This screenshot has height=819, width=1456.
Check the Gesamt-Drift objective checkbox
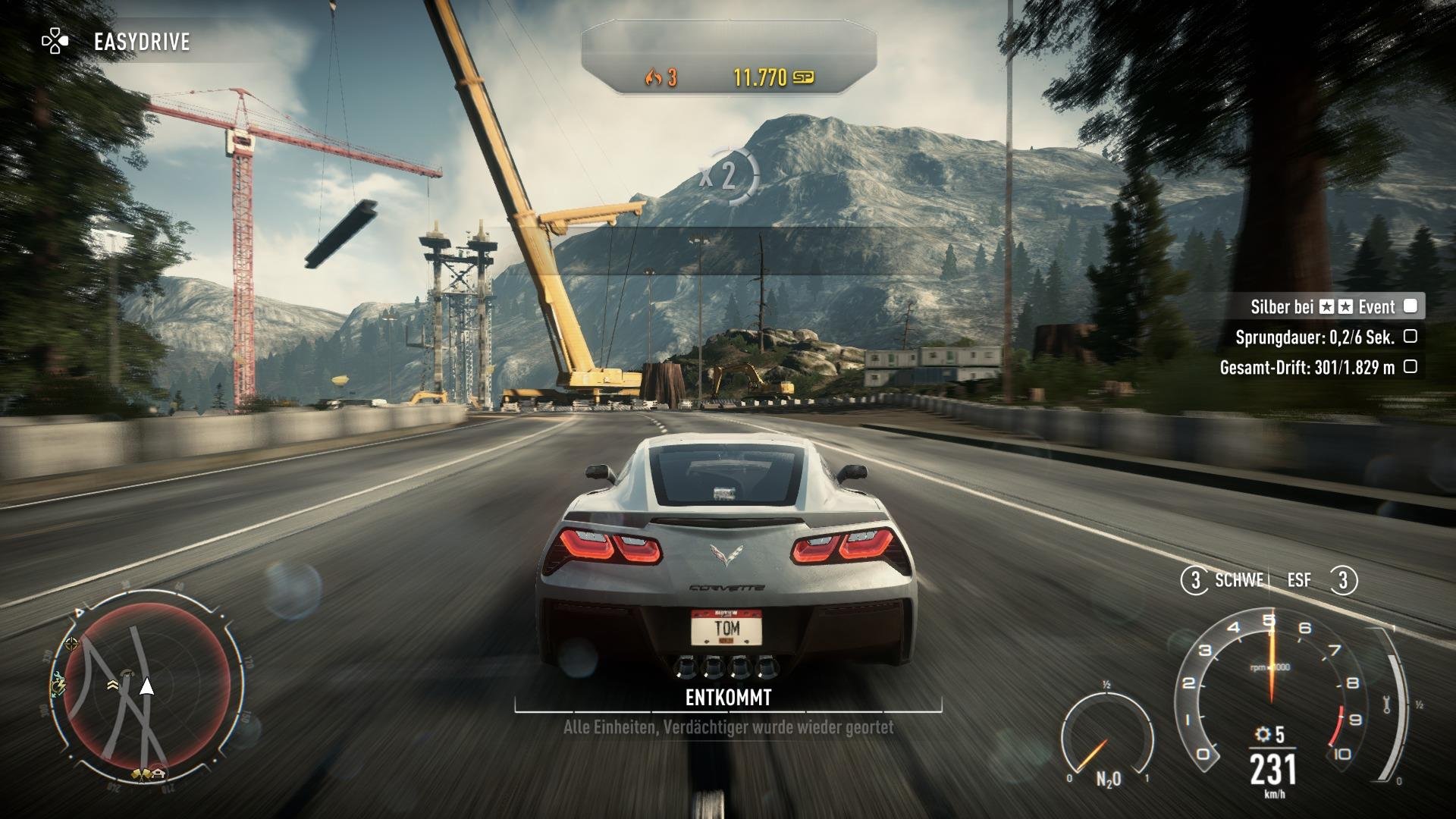1412,366
